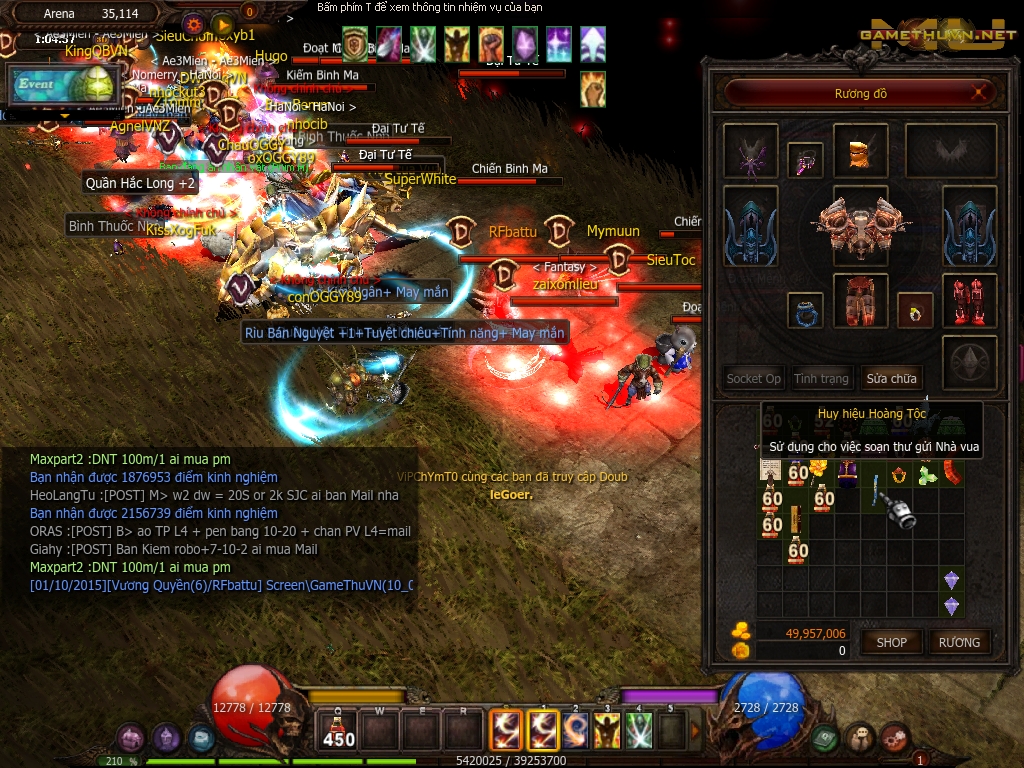Image resolution: width=1024 pixels, height=768 pixels.
Task: Open the SHOP from the inventory
Action: pos(891,642)
